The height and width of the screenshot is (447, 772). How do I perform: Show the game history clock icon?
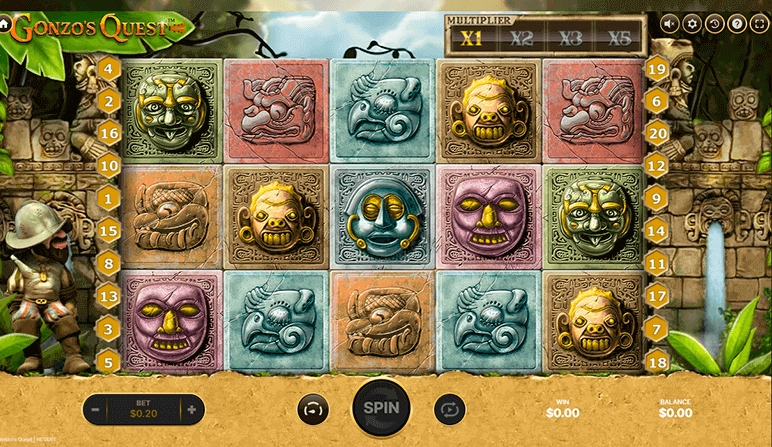pos(714,24)
